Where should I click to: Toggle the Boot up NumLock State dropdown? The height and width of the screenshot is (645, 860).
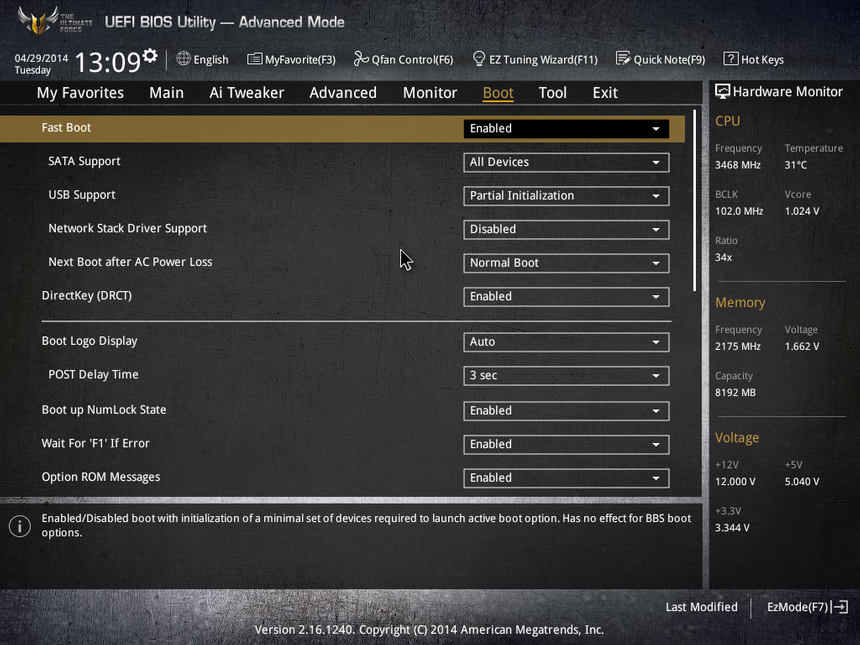566,411
